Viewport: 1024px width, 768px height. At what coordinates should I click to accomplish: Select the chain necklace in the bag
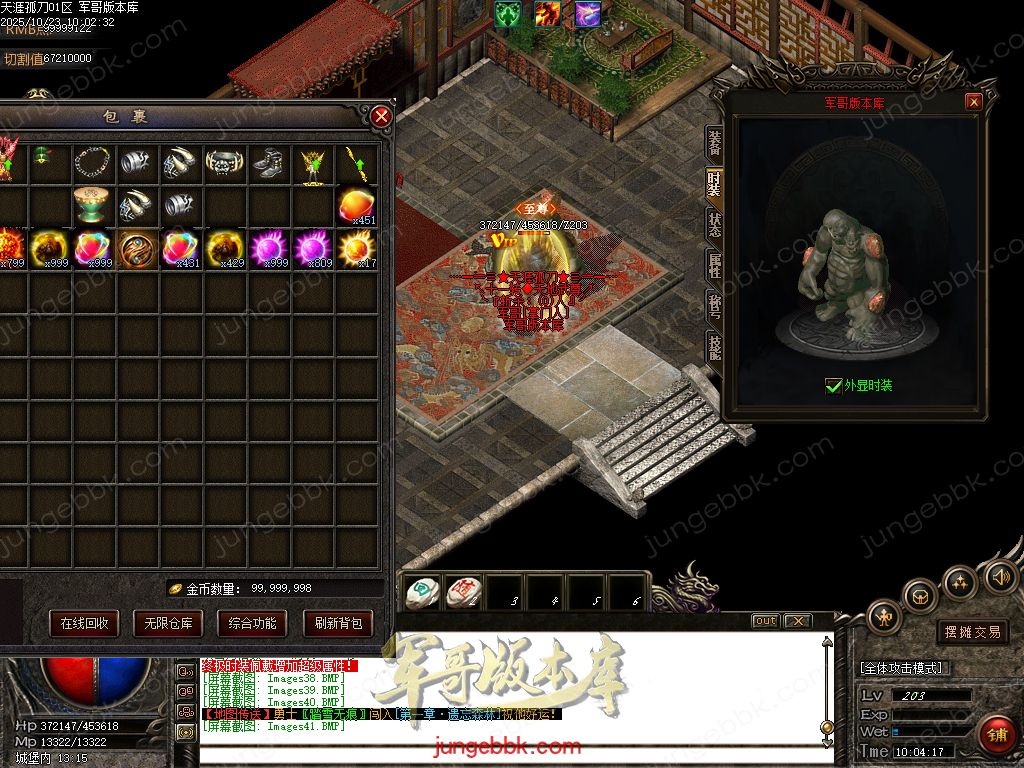[94, 162]
